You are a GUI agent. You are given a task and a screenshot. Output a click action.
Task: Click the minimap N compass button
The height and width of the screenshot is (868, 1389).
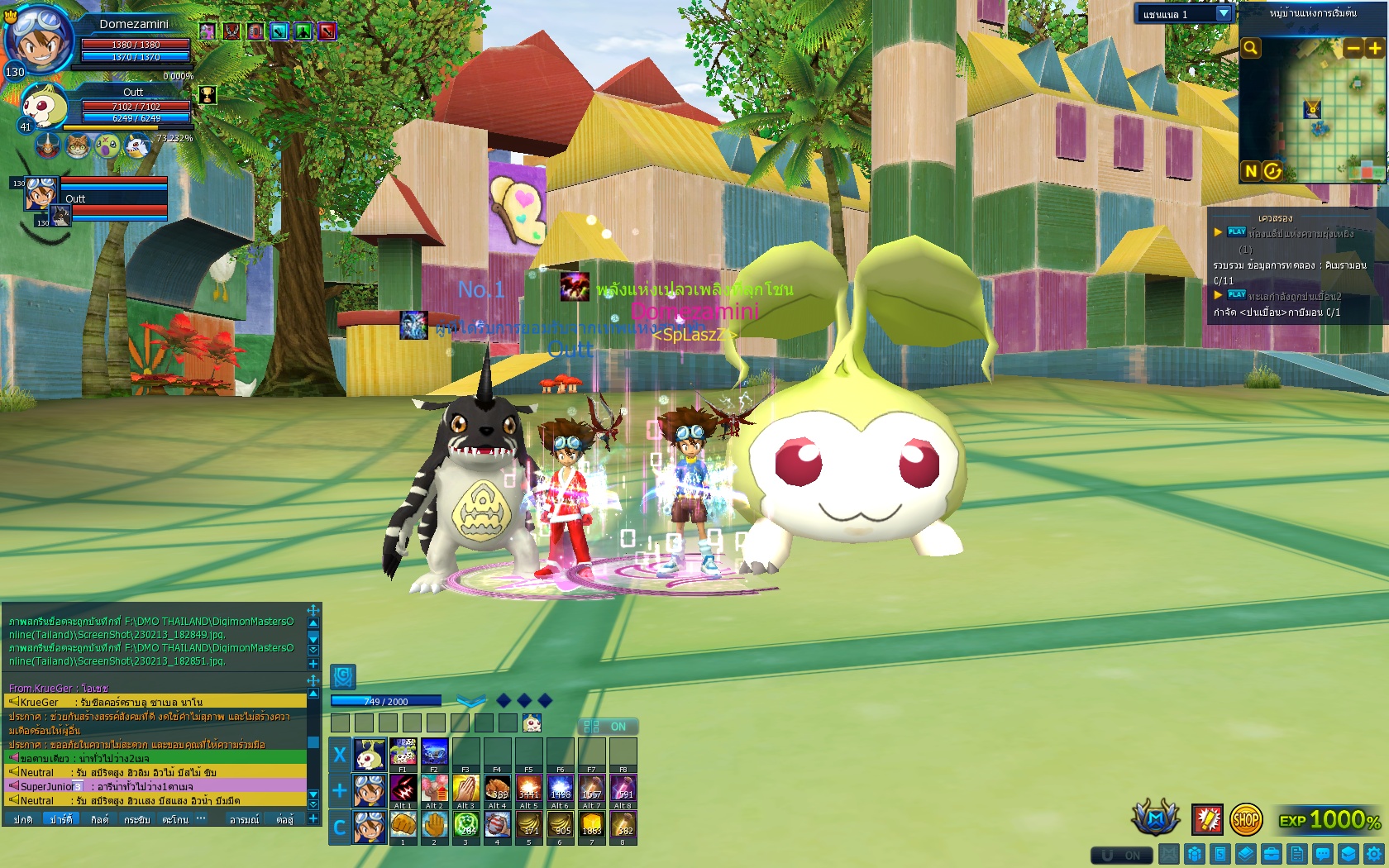pos(1250,171)
